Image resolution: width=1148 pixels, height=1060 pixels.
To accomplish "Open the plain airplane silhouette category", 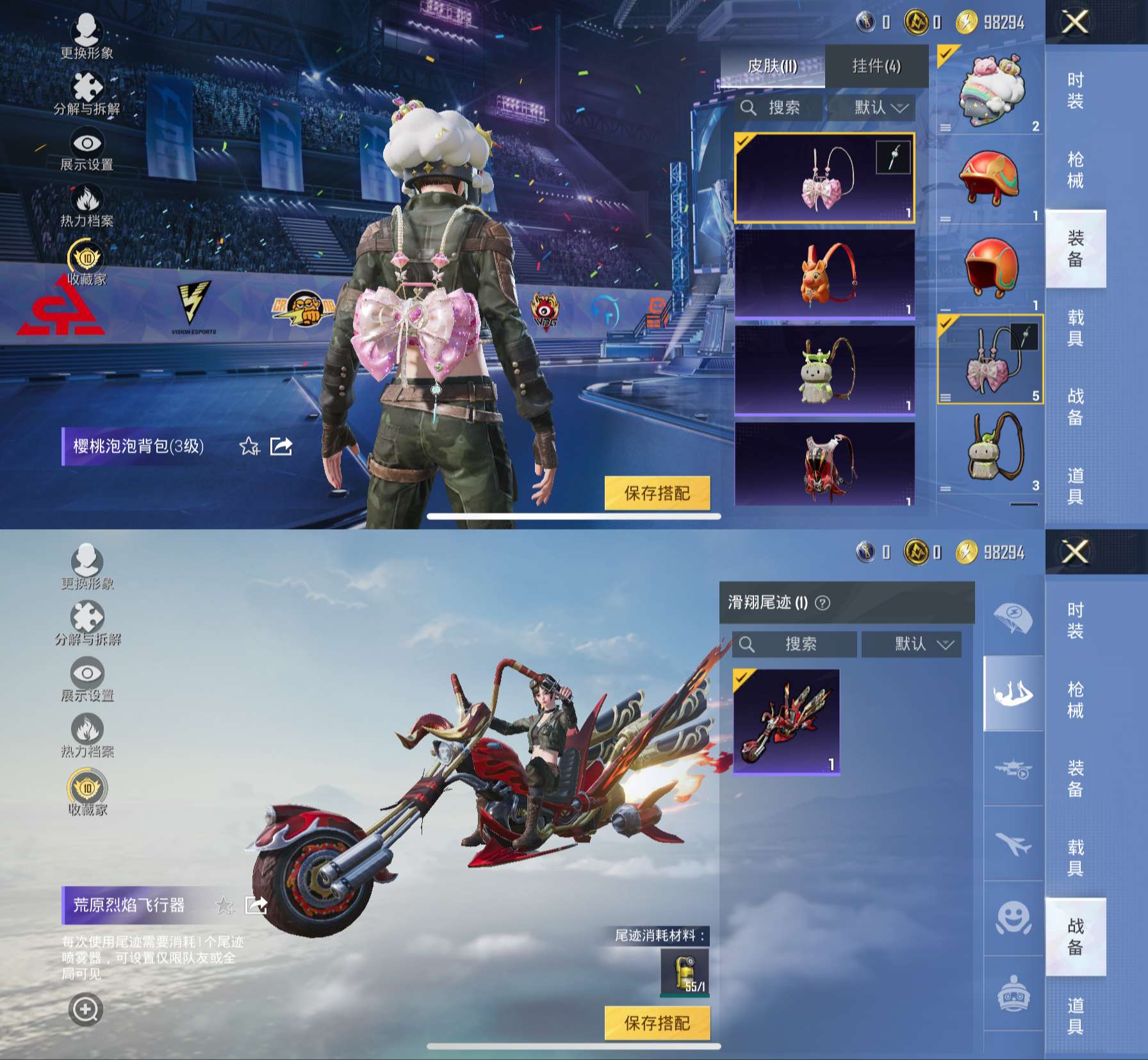I will (1013, 844).
